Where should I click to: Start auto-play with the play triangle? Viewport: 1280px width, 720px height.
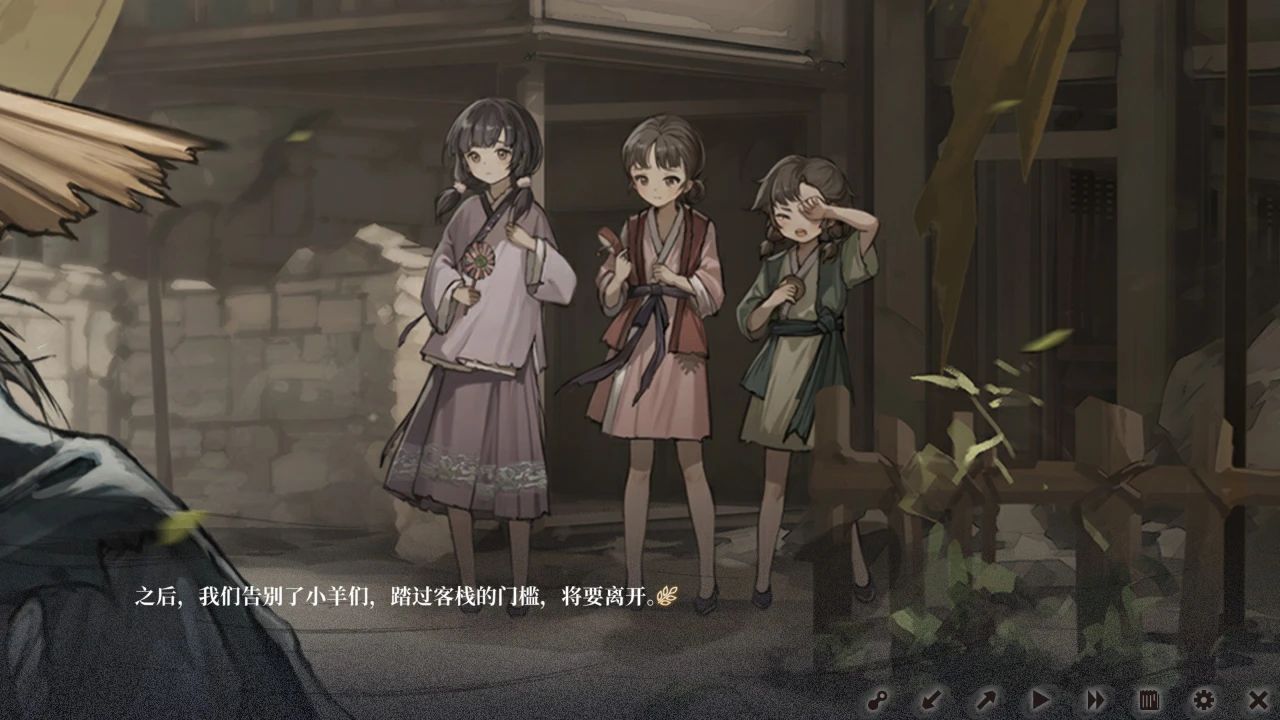pyautogui.click(x=1041, y=700)
